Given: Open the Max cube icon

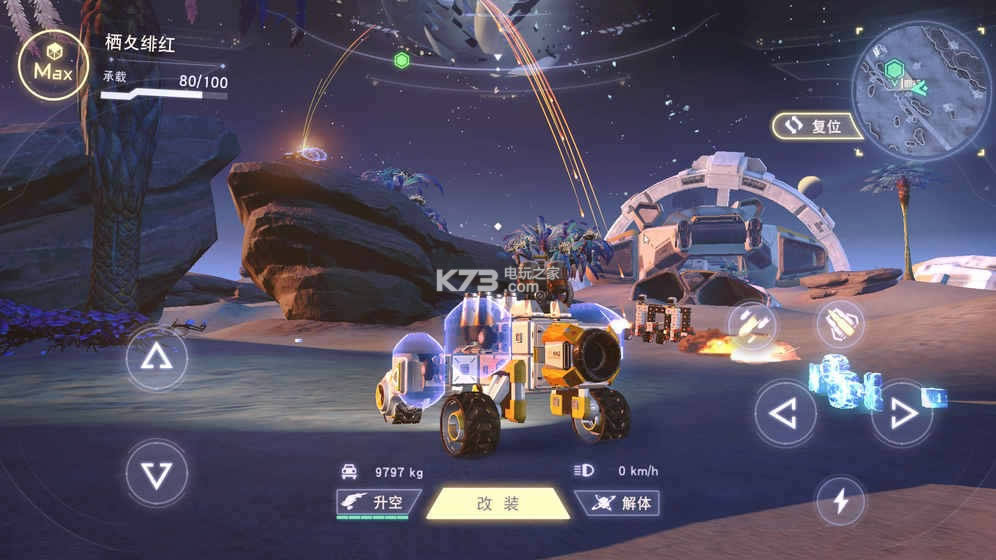Looking at the screenshot, I should click(x=50, y=66).
